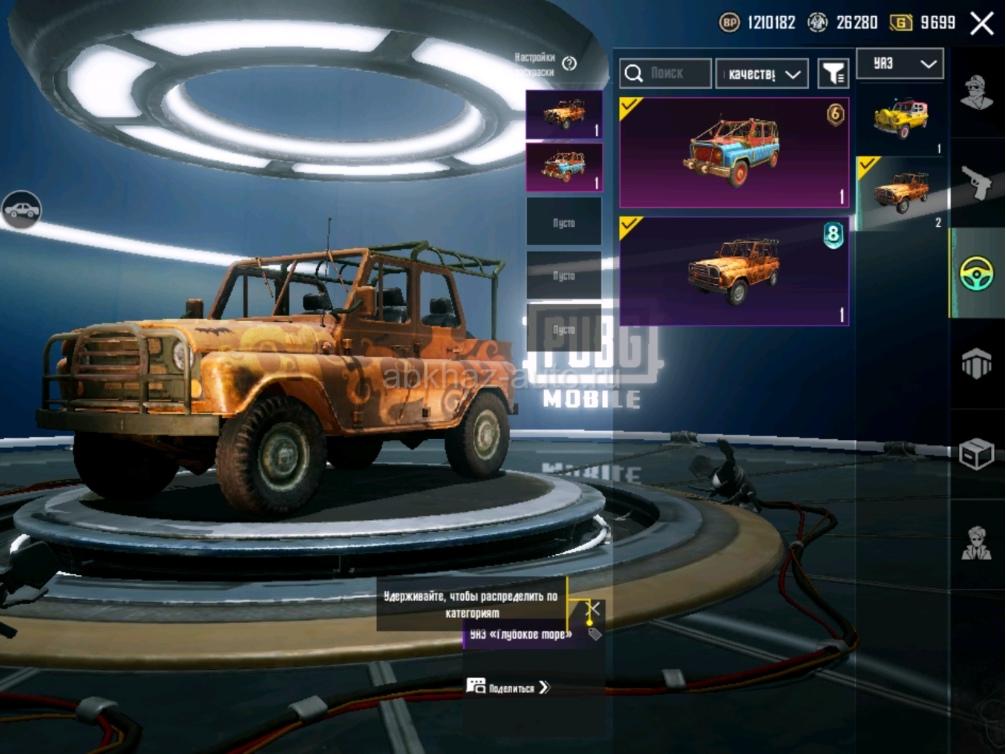Expand the УАЗ vehicle type dropdown
This screenshot has height=754, width=1006.
coord(900,65)
